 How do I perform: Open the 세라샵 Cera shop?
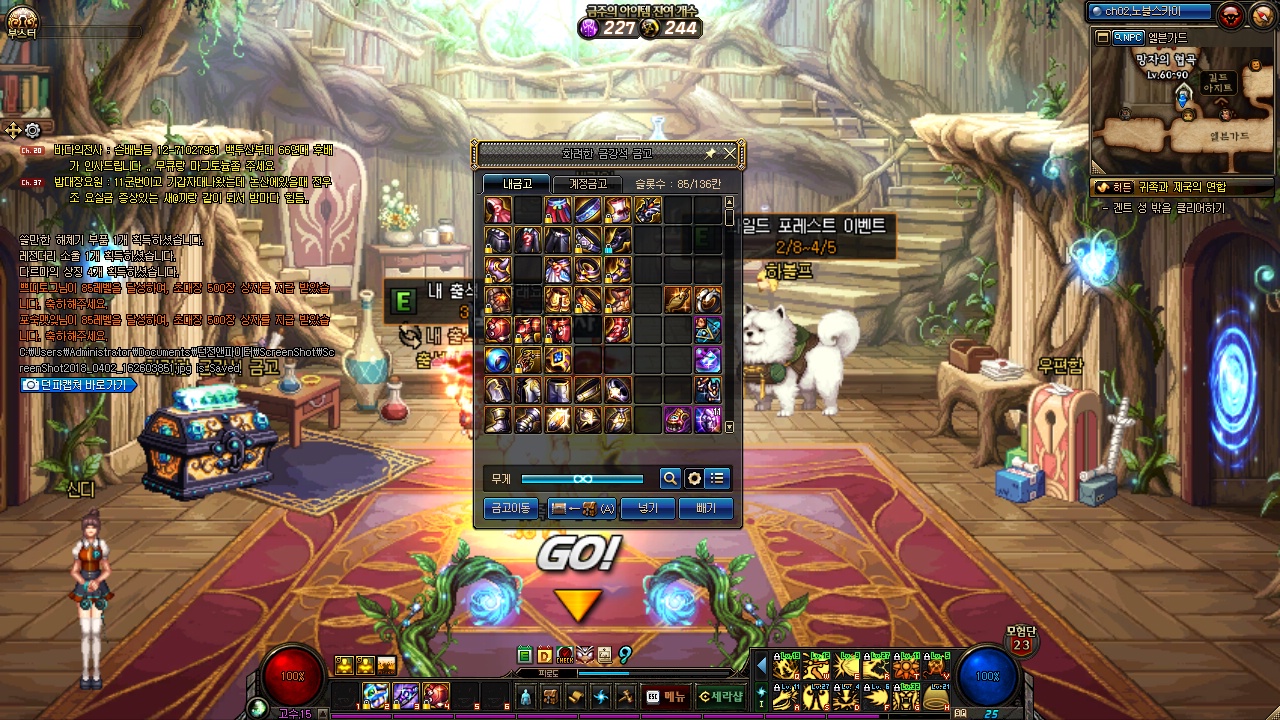[721, 696]
